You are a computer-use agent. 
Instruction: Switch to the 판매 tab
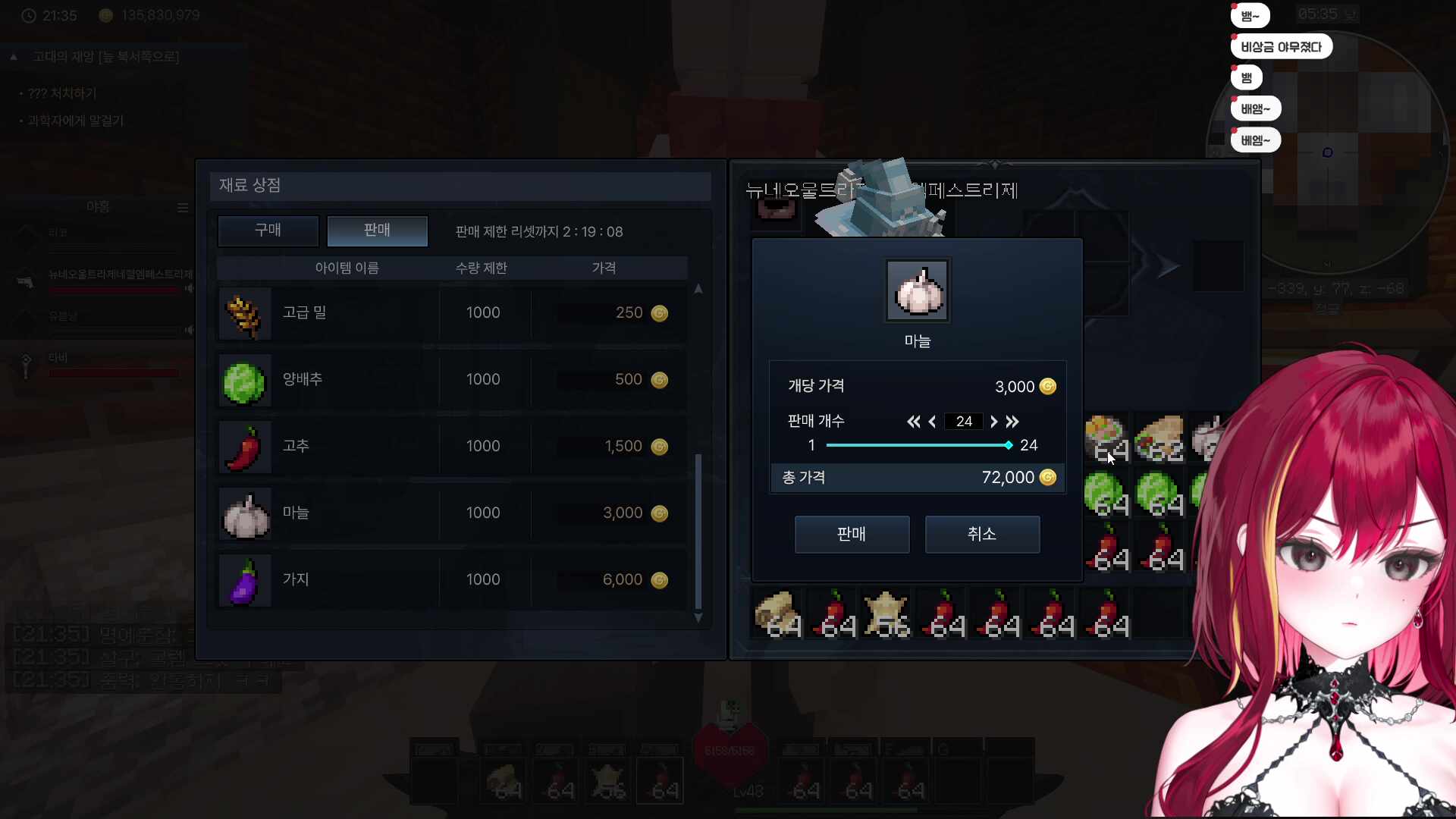pos(377,231)
